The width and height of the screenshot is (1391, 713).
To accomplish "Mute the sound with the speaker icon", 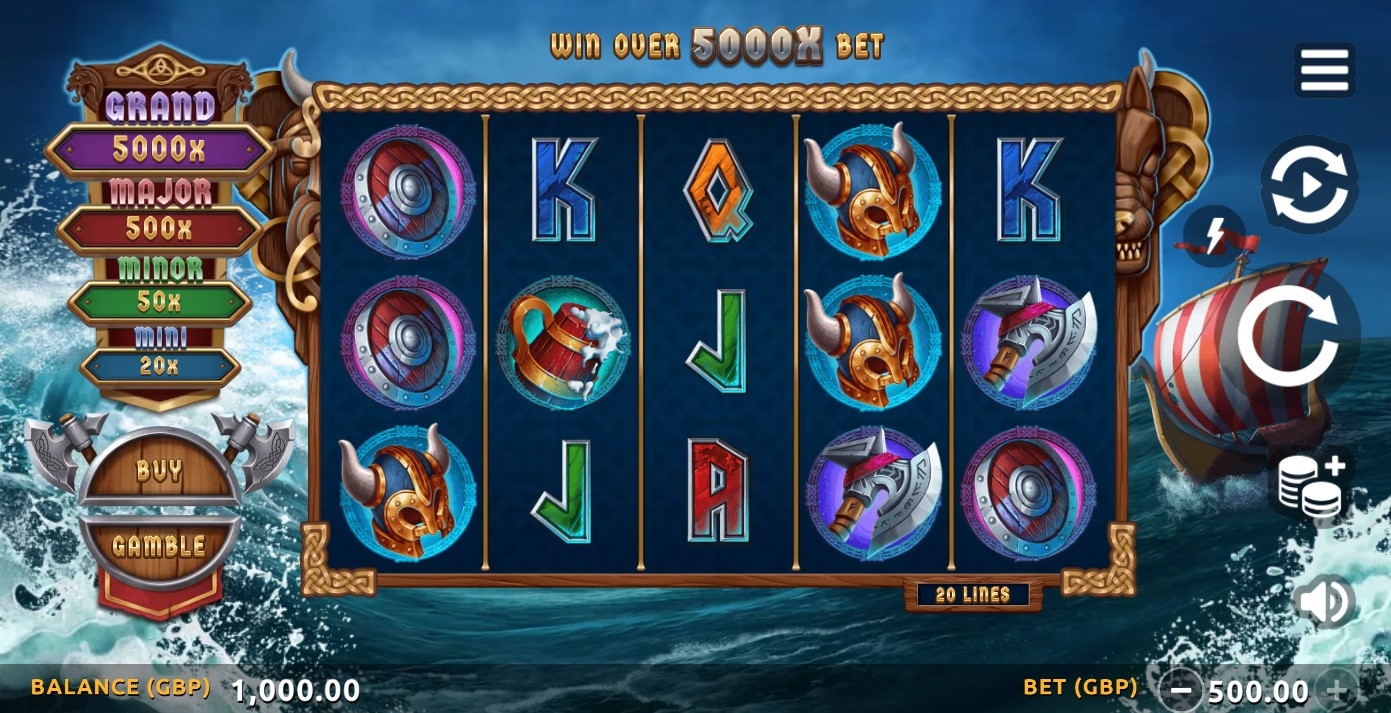I will click(x=1324, y=601).
